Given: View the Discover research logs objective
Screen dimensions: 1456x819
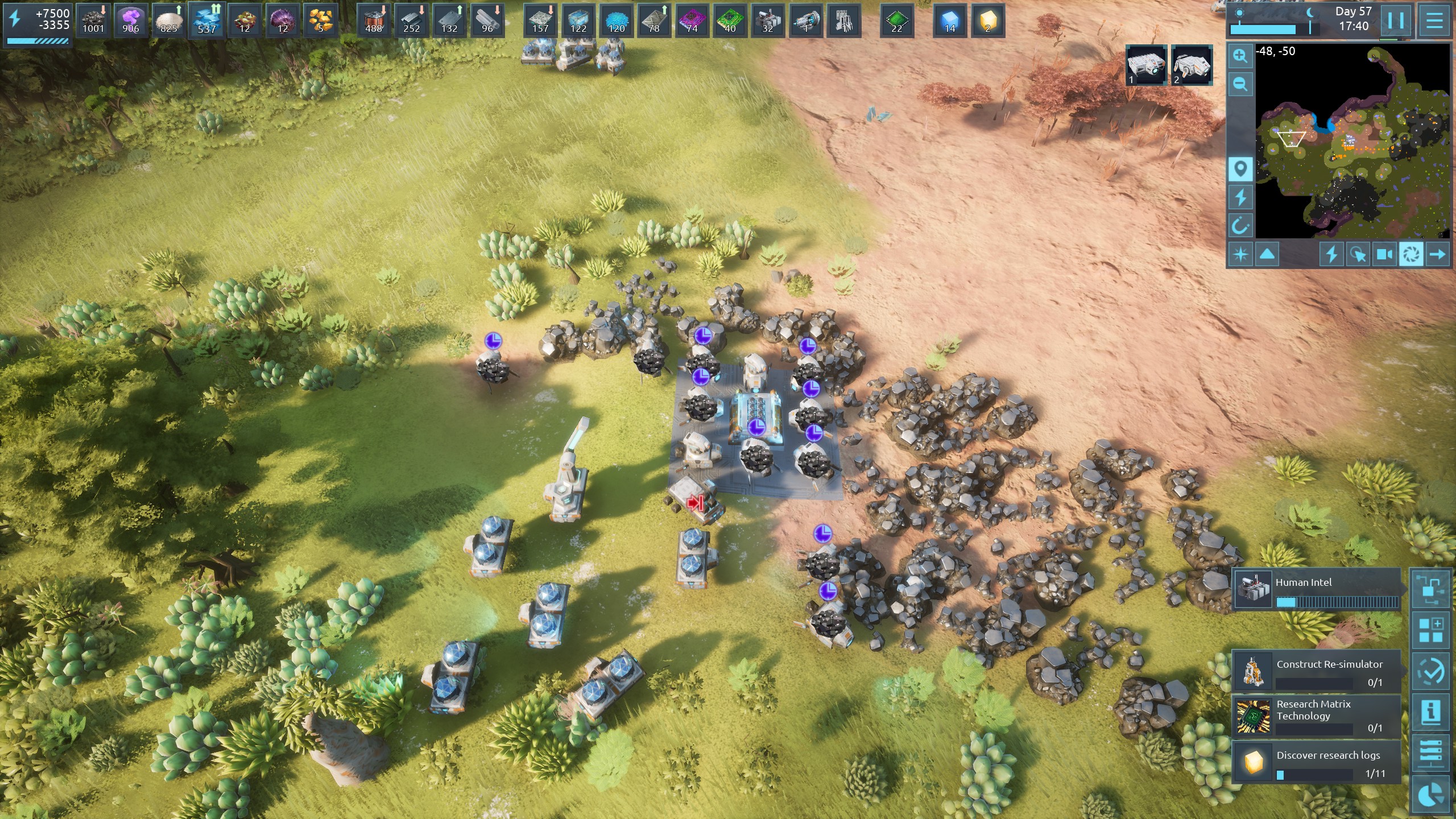Looking at the screenshot, I should pyautogui.click(x=1316, y=762).
